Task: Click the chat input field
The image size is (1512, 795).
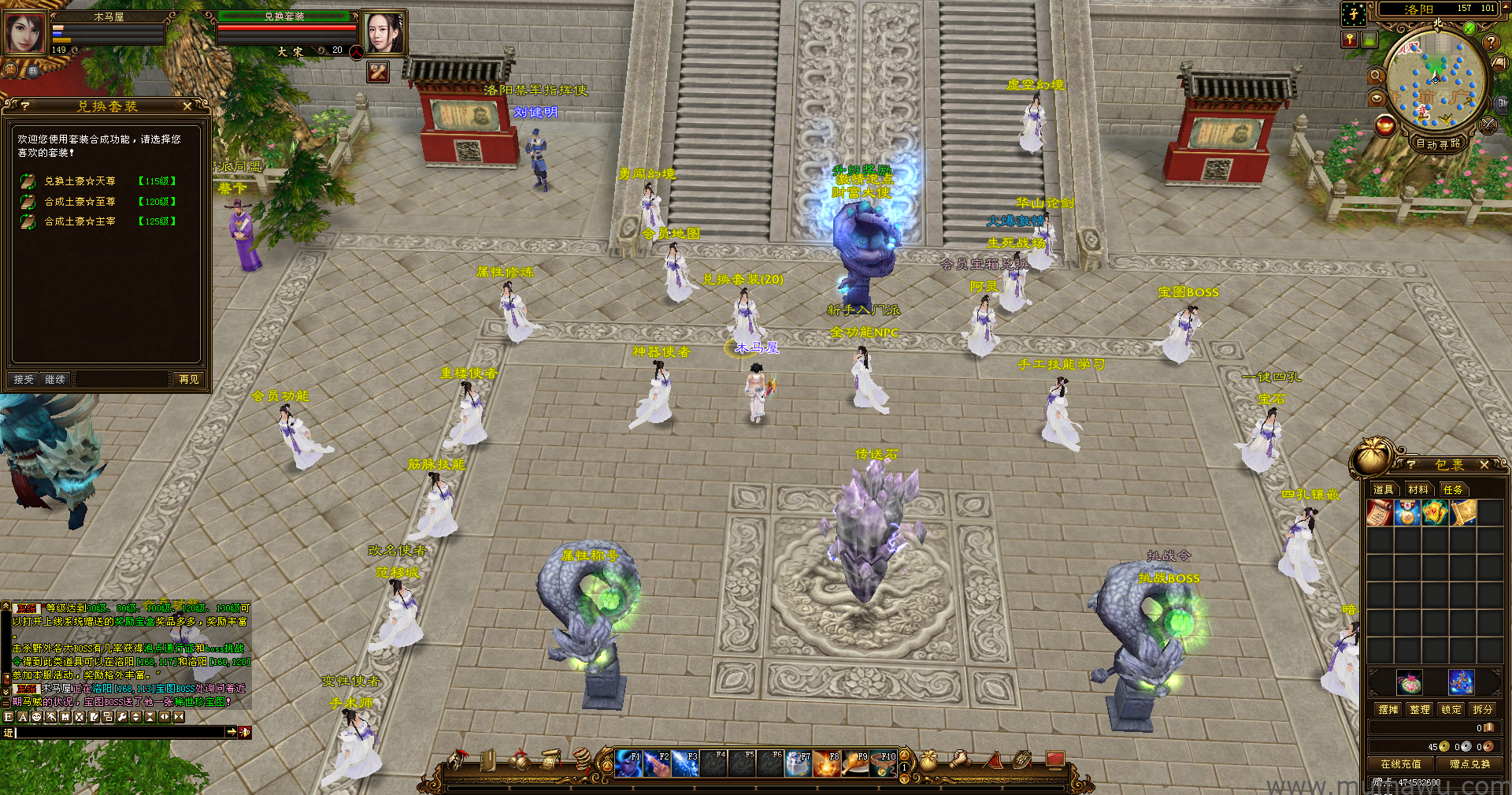Action: [118, 732]
